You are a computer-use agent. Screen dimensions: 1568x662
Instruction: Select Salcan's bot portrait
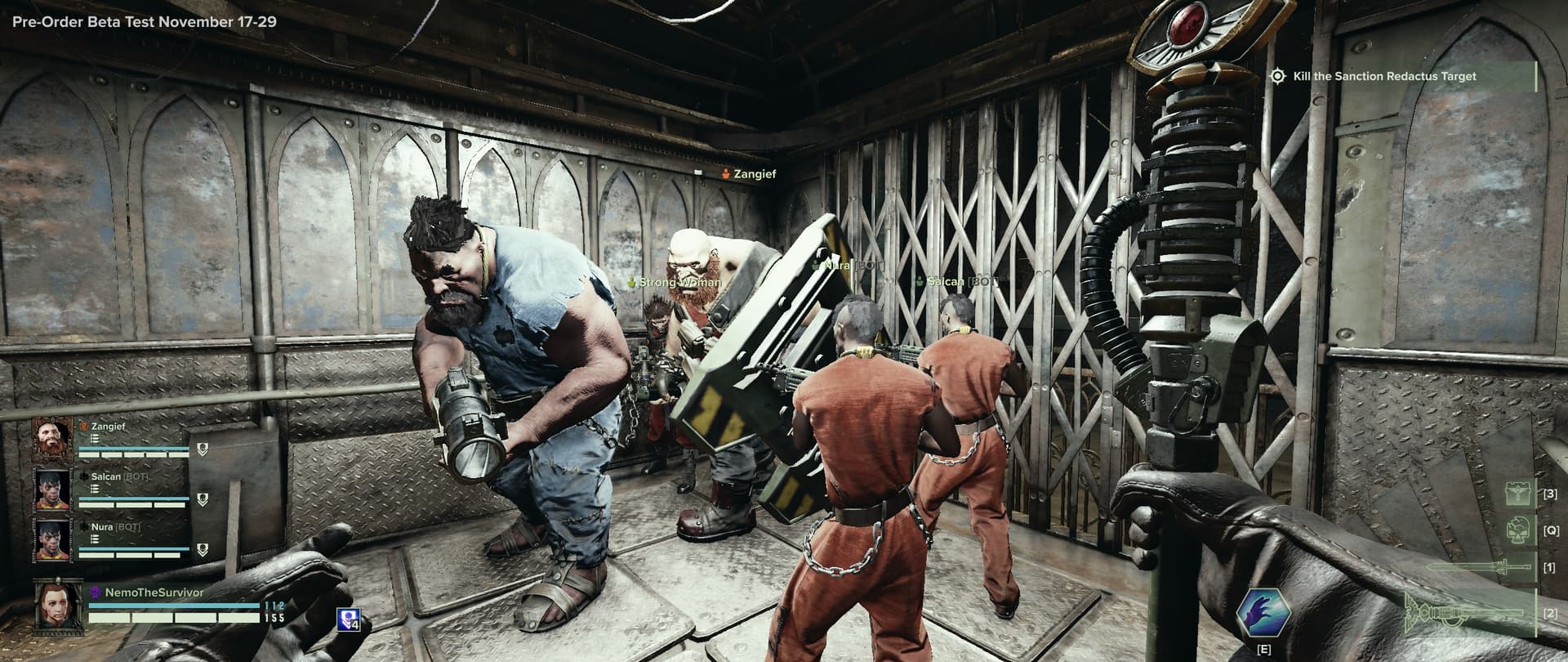tap(52, 490)
